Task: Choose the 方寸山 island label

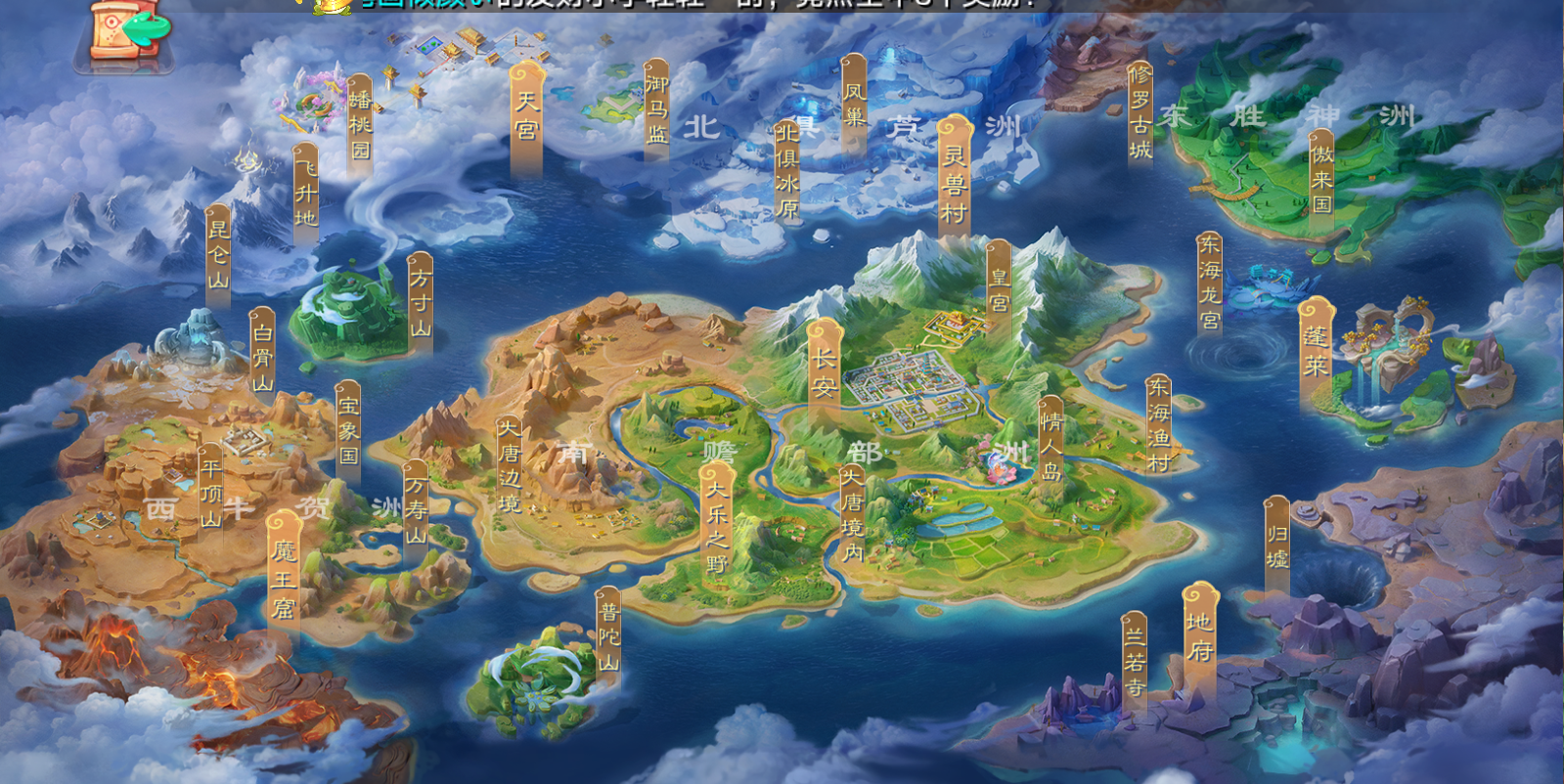Action: tap(420, 302)
